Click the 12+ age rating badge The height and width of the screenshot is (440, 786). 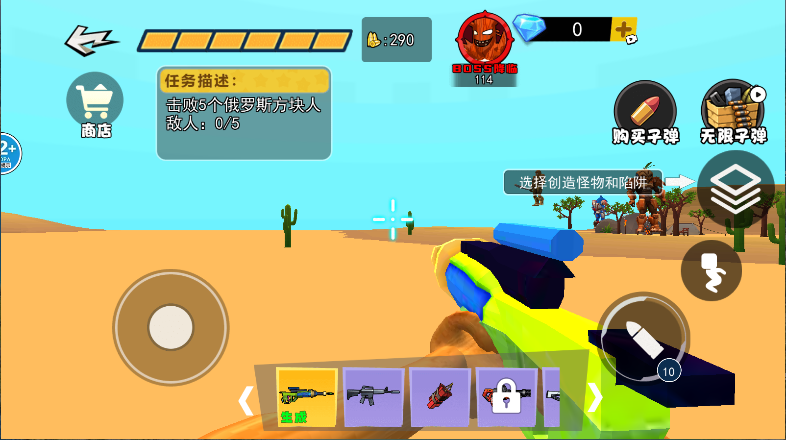coord(6,154)
